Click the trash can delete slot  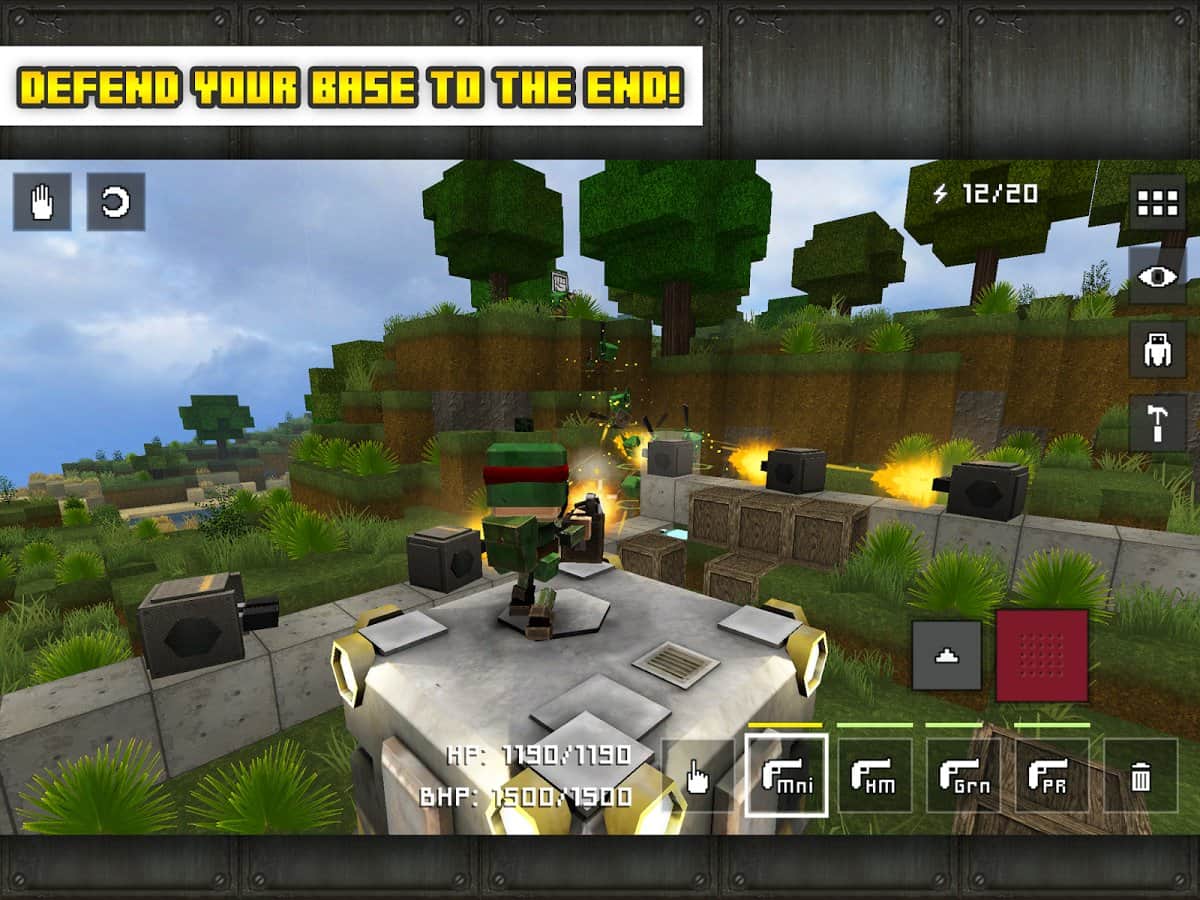click(1141, 776)
